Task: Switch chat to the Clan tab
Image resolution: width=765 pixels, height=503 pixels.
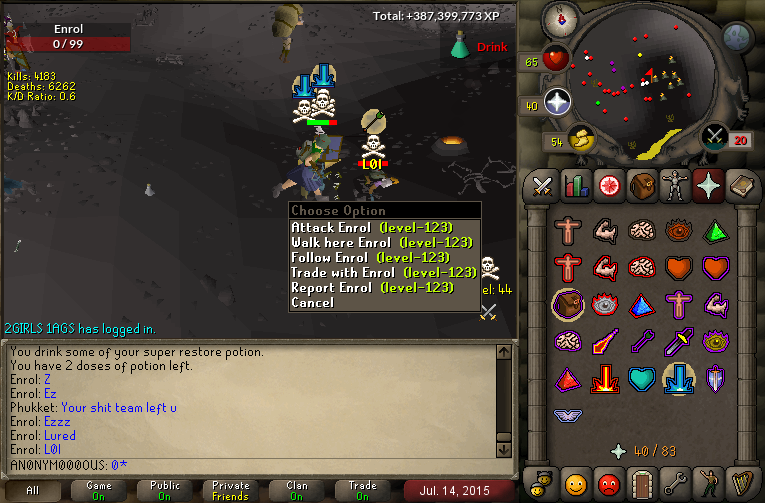Action: click(297, 490)
